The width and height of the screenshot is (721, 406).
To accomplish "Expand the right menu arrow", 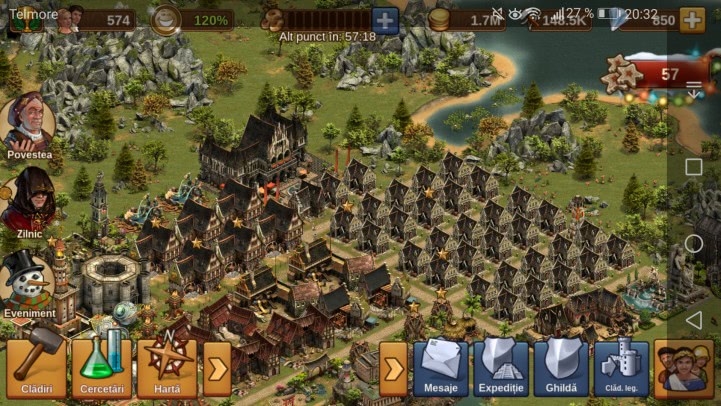I will pos(393,368).
